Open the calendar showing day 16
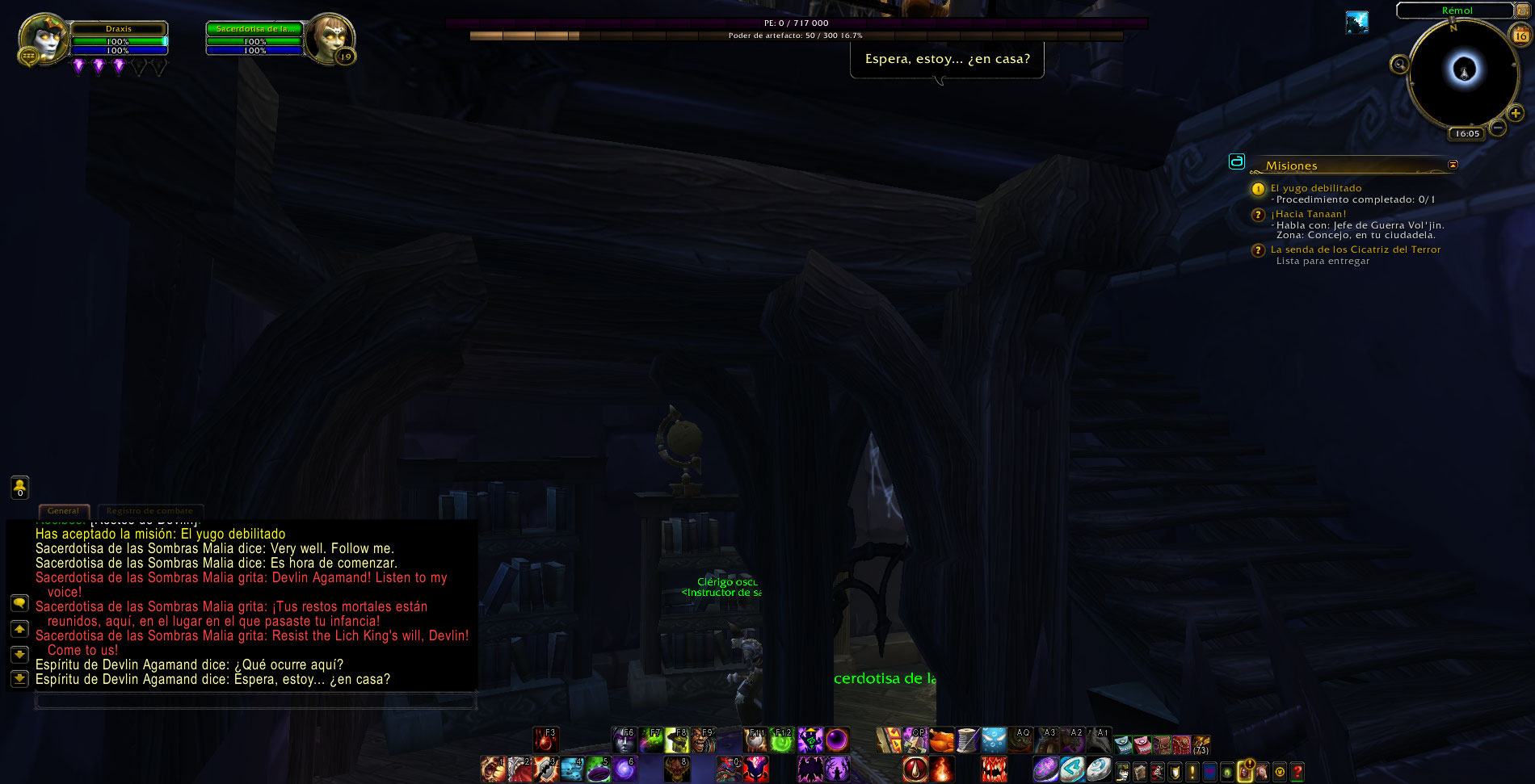The width and height of the screenshot is (1535, 784). (1520, 36)
